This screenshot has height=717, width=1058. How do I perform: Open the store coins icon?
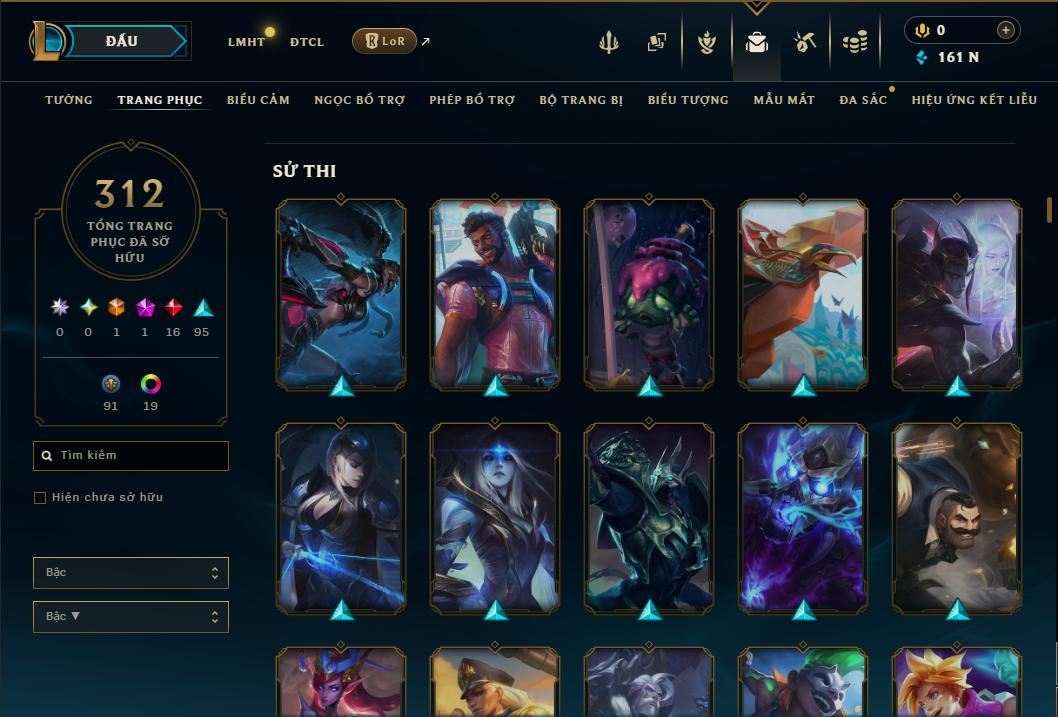tap(854, 42)
